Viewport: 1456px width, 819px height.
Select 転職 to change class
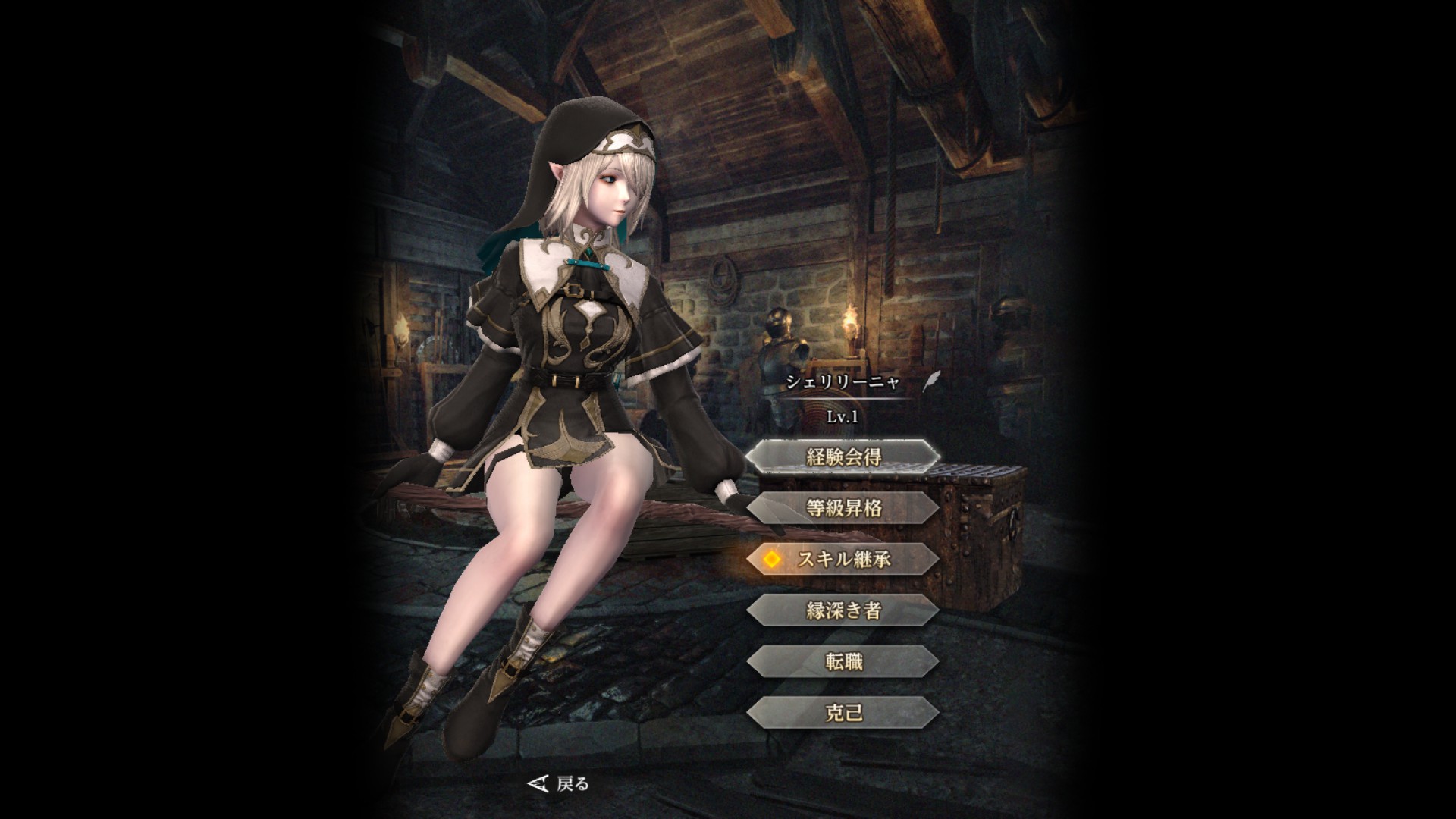coord(843,662)
